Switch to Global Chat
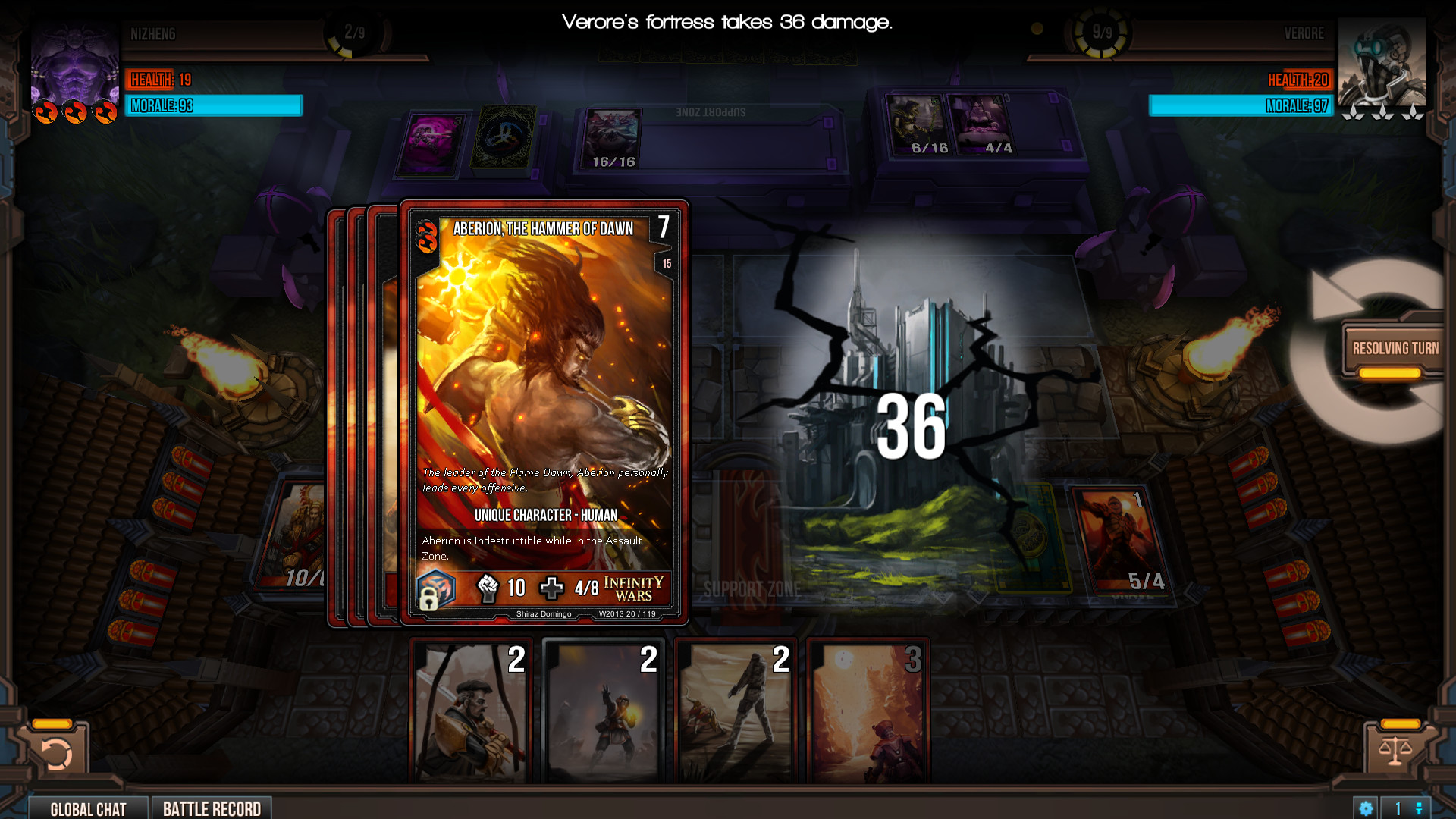Screen dimensions: 1456x819 88,808
